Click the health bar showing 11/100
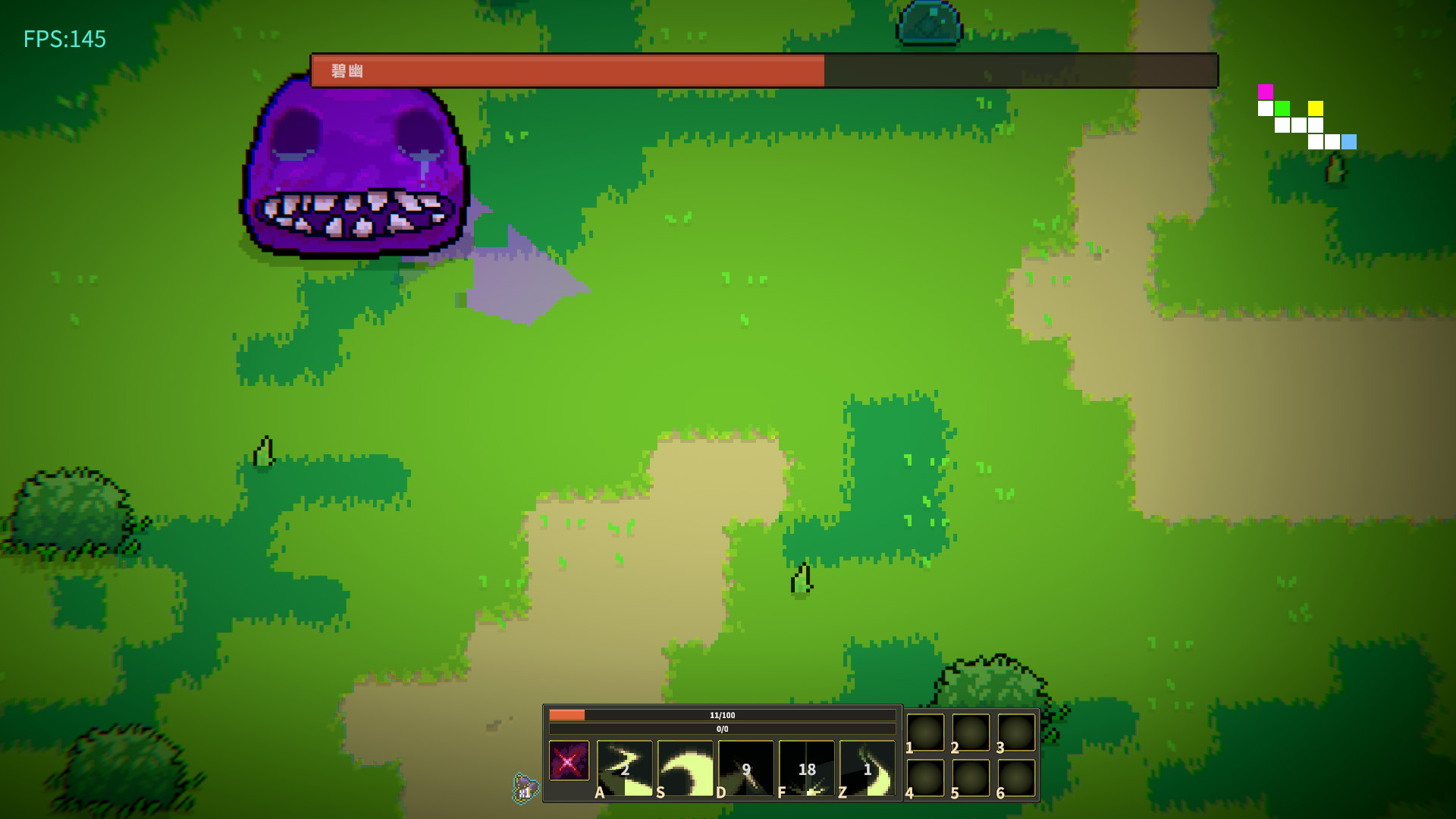Image resolution: width=1456 pixels, height=819 pixels. 720,714
